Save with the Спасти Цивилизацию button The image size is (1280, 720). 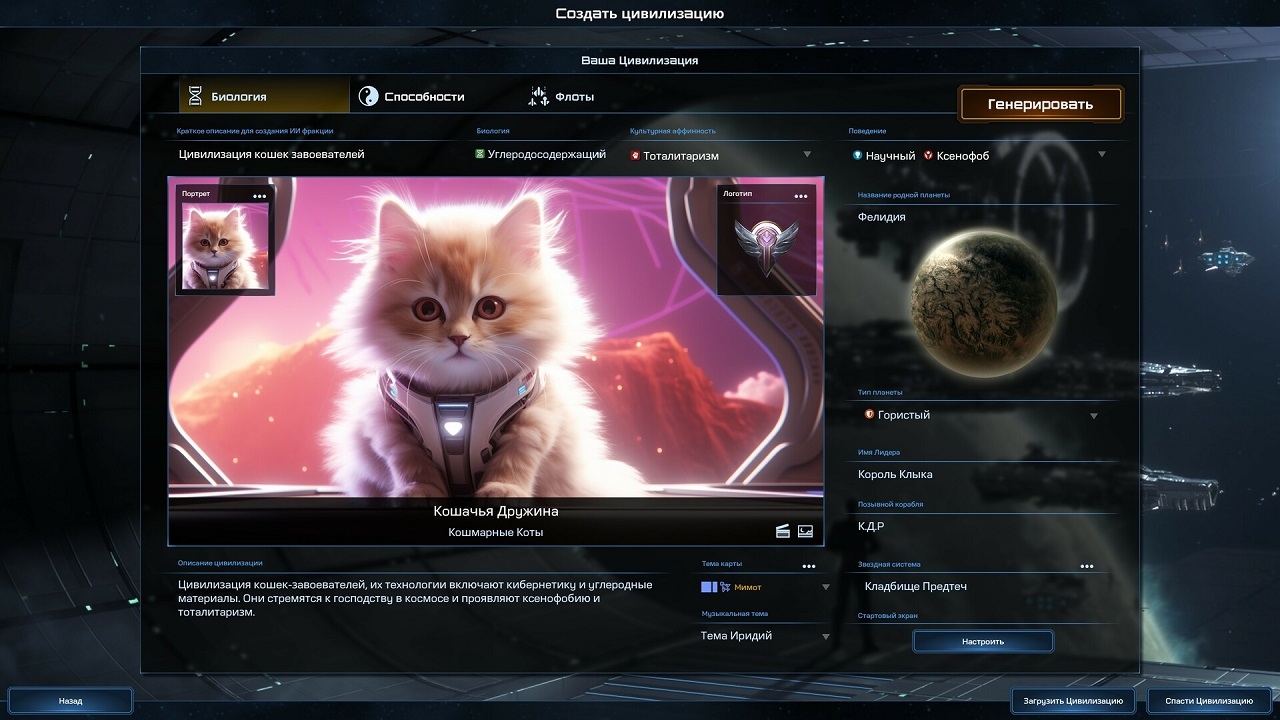1209,701
